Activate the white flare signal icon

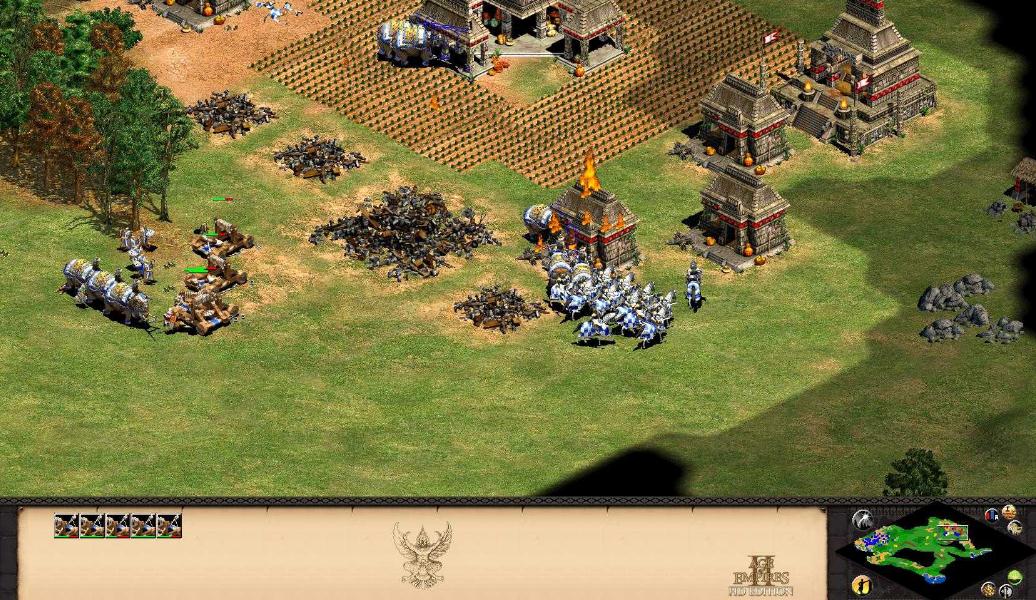tap(862, 519)
